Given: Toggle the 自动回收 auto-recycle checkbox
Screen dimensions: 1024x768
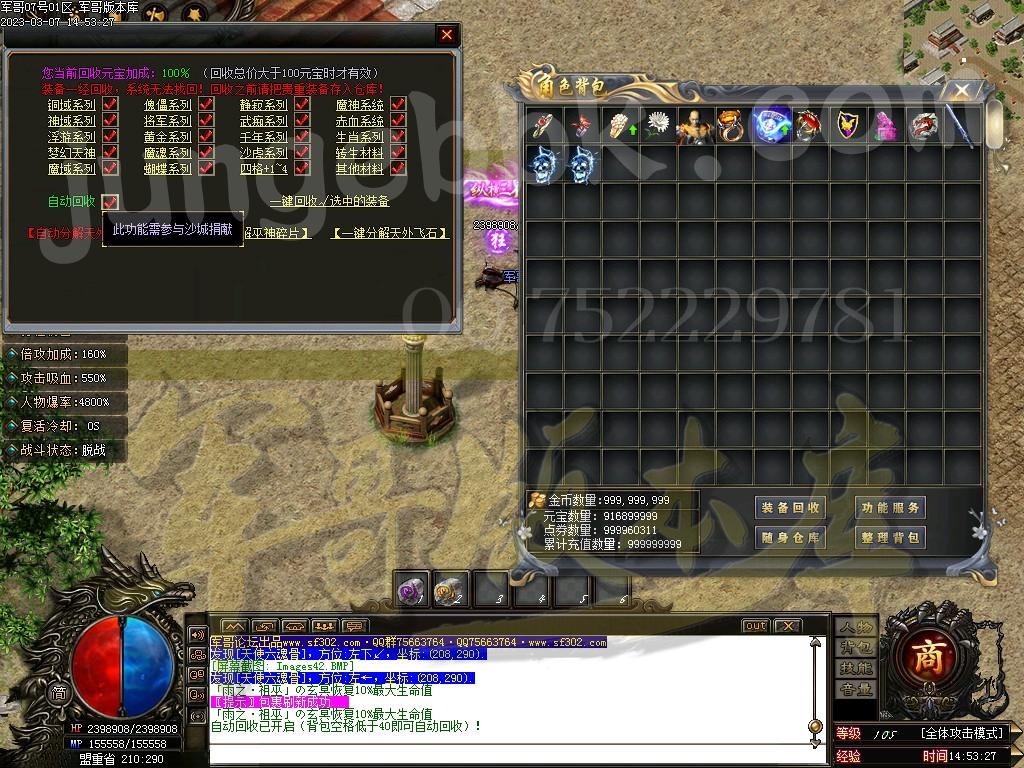Looking at the screenshot, I should click(x=110, y=202).
